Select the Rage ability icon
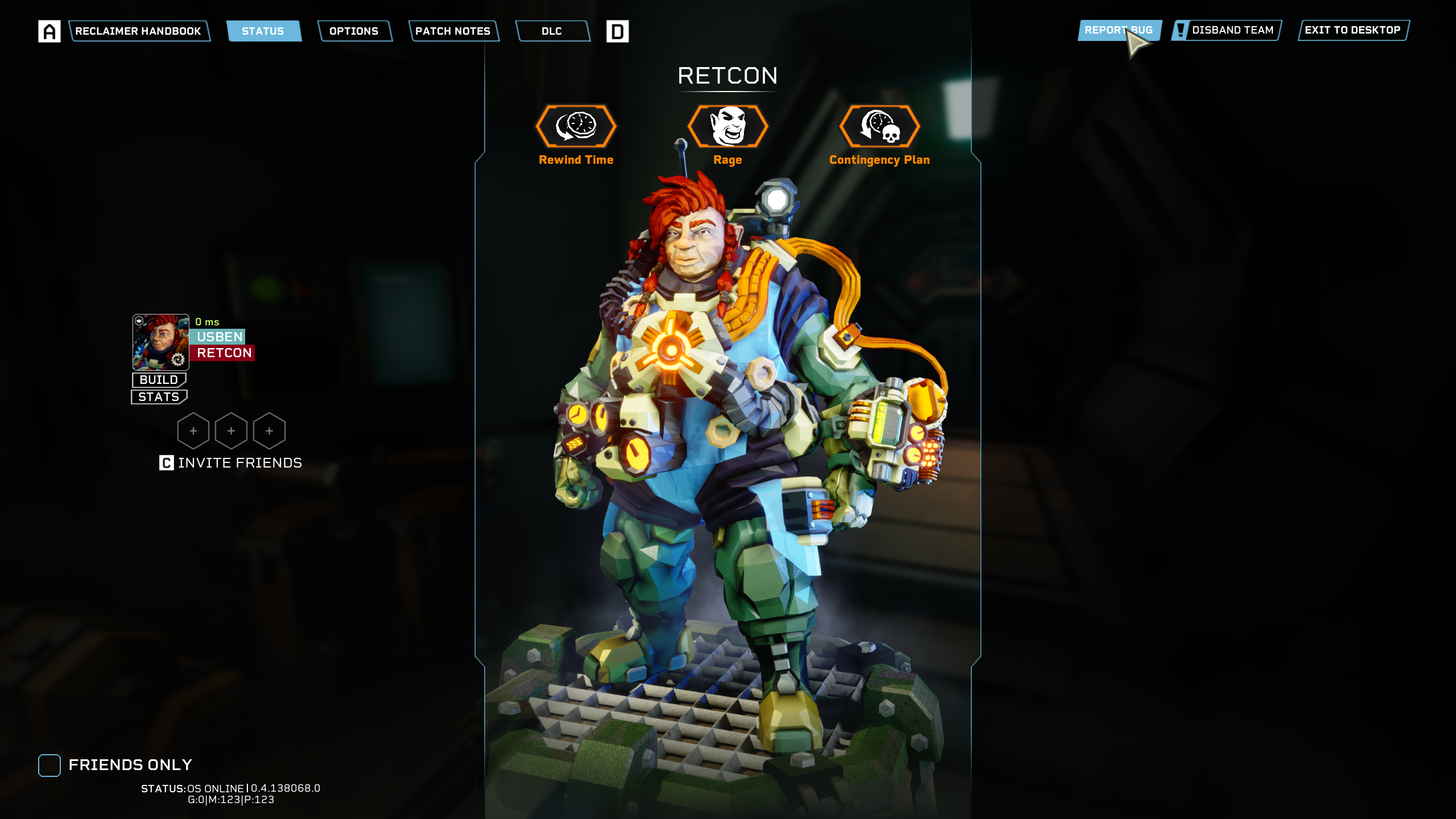The height and width of the screenshot is (819, 1456). pos(727,126)
